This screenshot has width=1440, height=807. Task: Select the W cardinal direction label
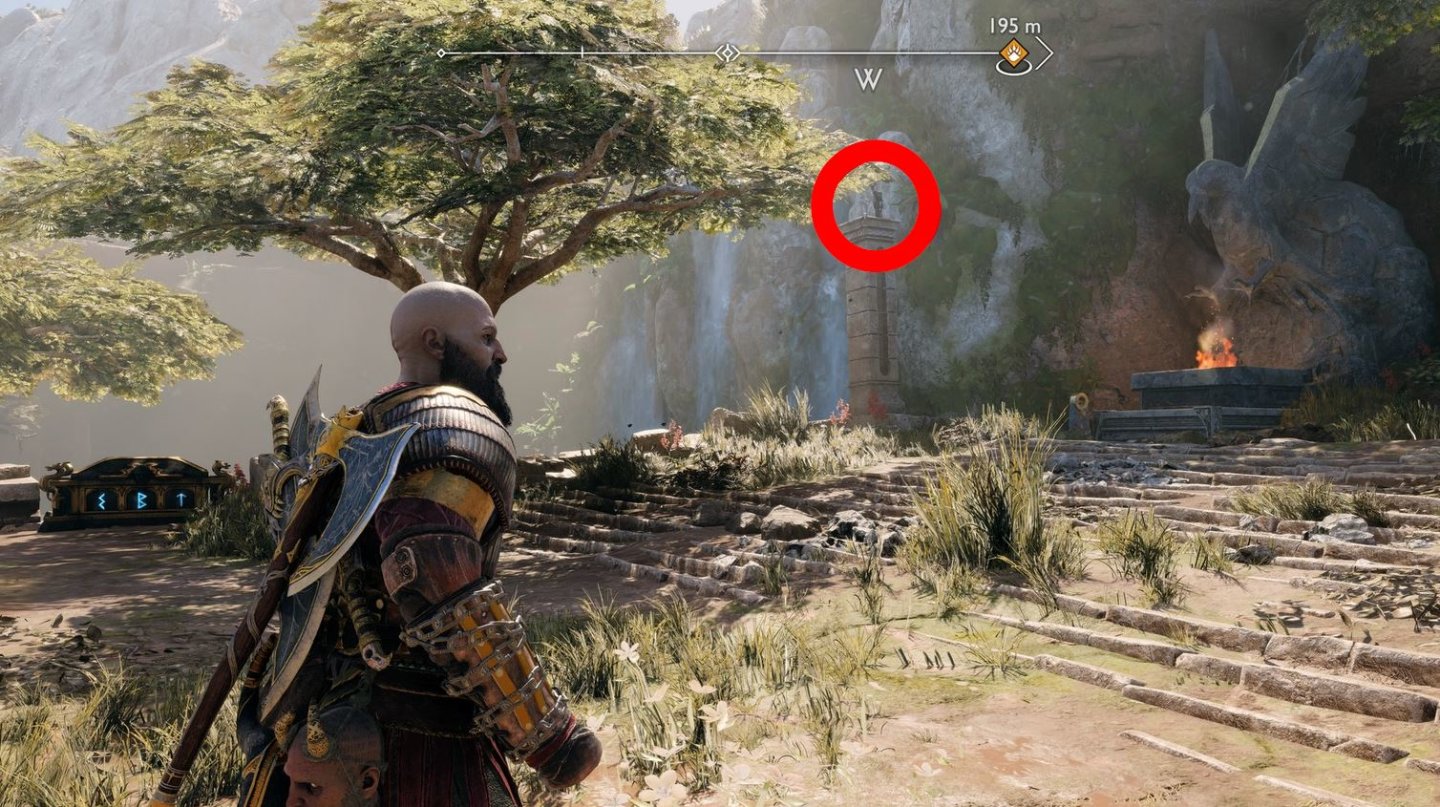[x=868, y=77]
